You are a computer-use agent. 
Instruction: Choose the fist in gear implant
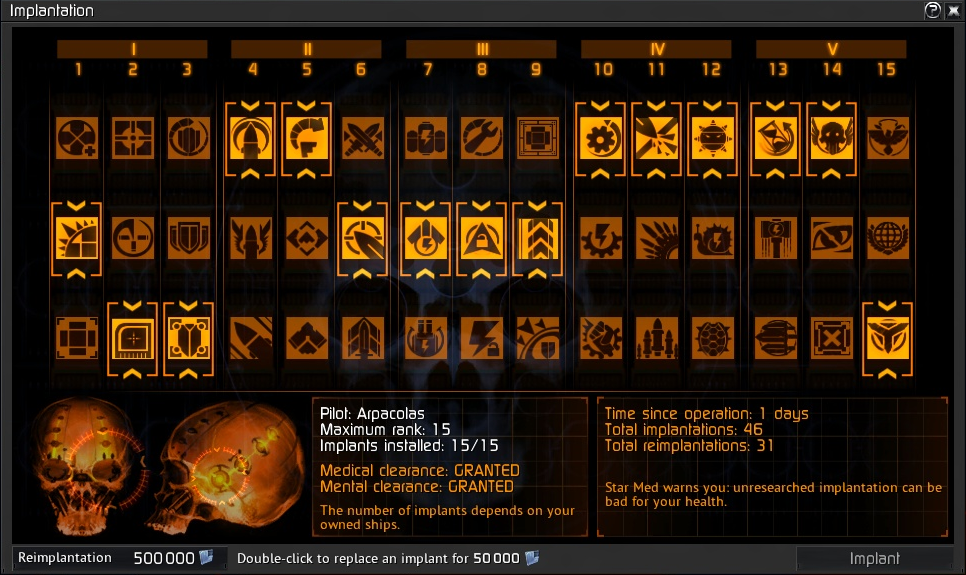[602, 338]
